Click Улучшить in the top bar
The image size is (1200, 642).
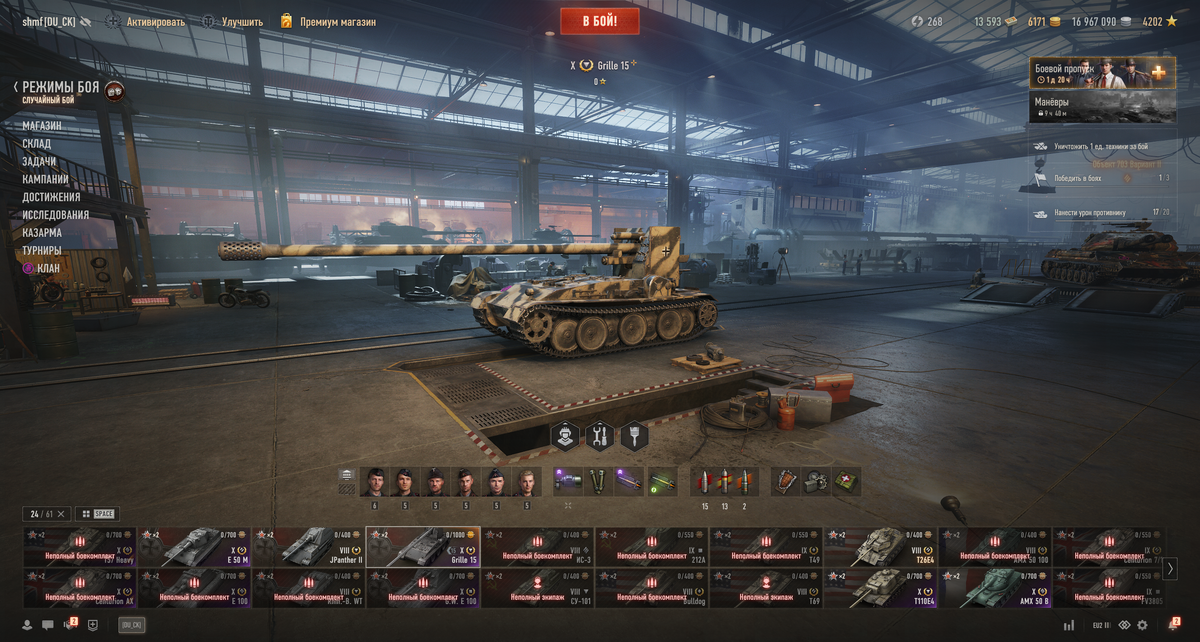pos(243,22)
